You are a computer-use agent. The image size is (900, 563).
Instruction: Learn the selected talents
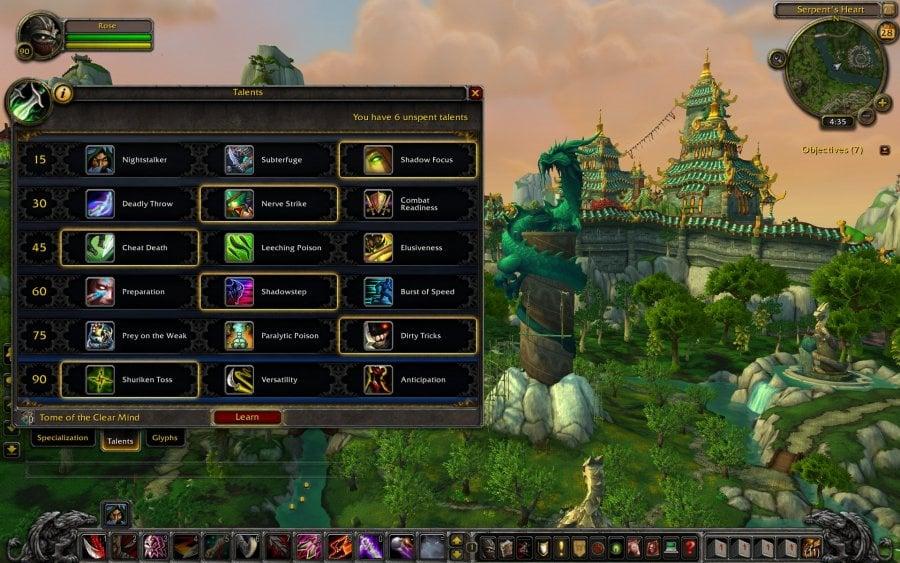coord(246,417)
